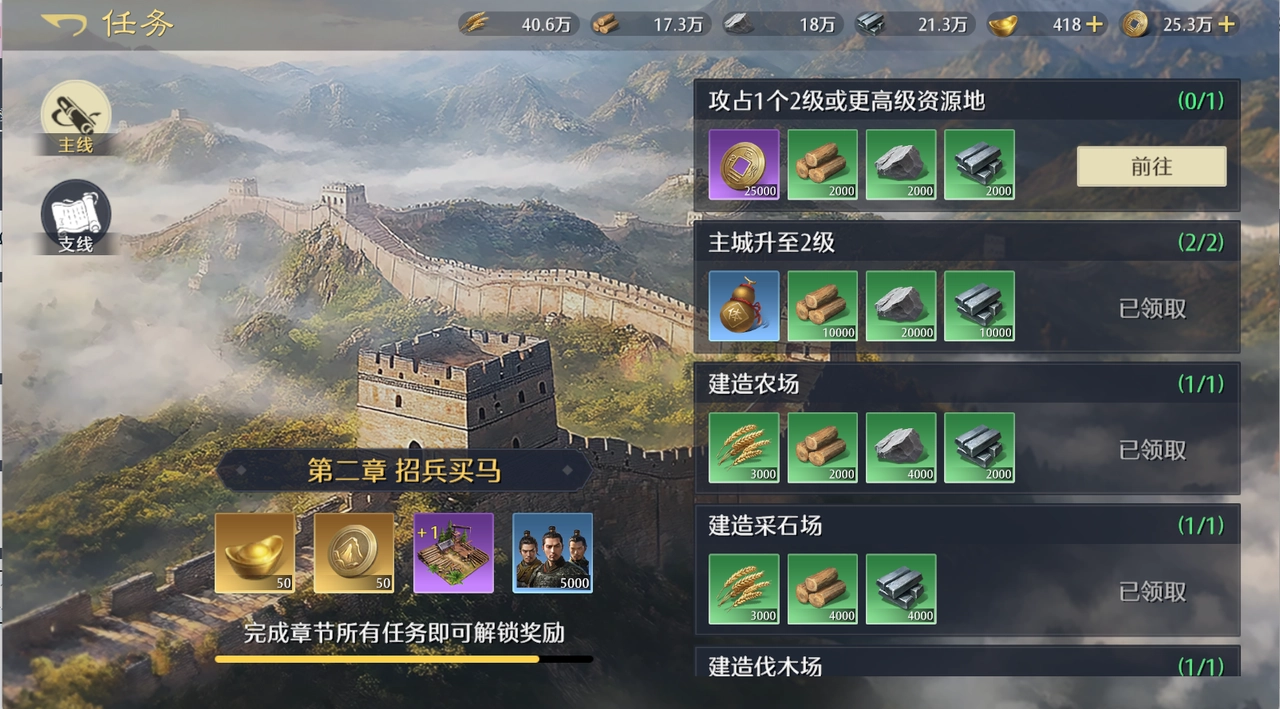
Task: Select the gold ingot chapter reward
Action: coord(255,553)
